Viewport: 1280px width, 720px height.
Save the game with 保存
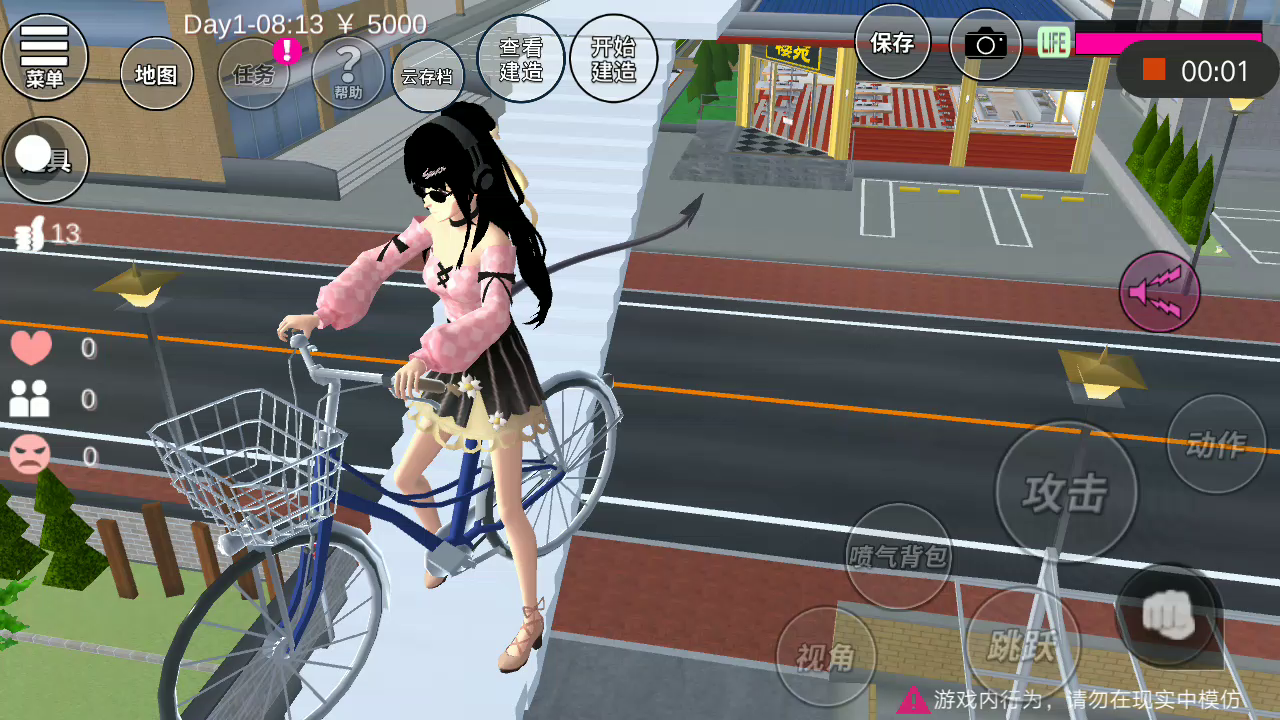pos(892,42)
